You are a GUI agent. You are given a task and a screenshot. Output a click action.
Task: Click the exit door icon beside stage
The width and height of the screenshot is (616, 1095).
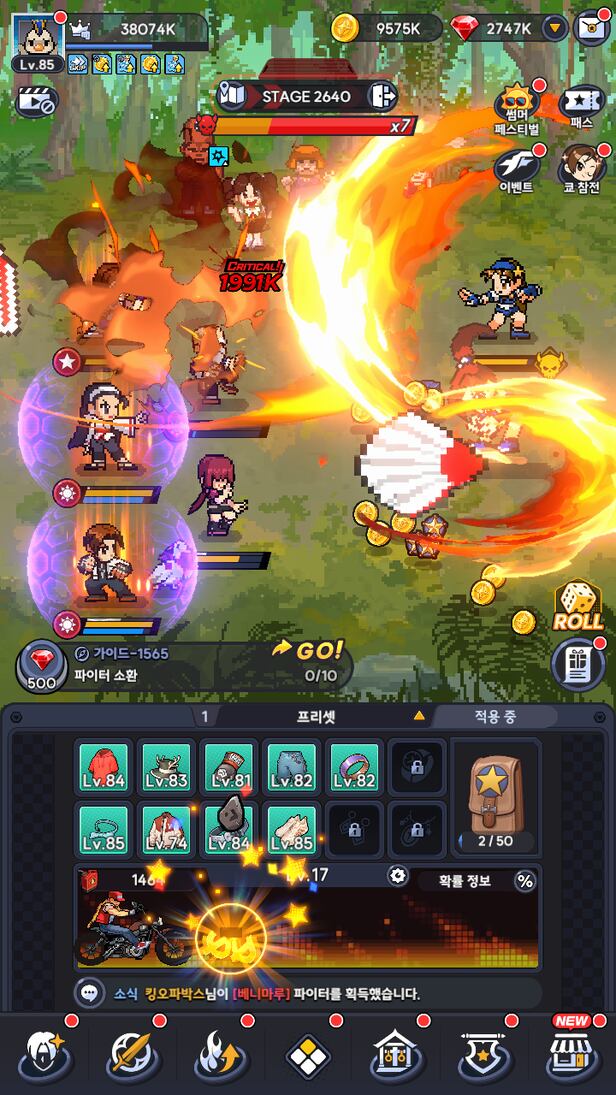tap(382, 96)
